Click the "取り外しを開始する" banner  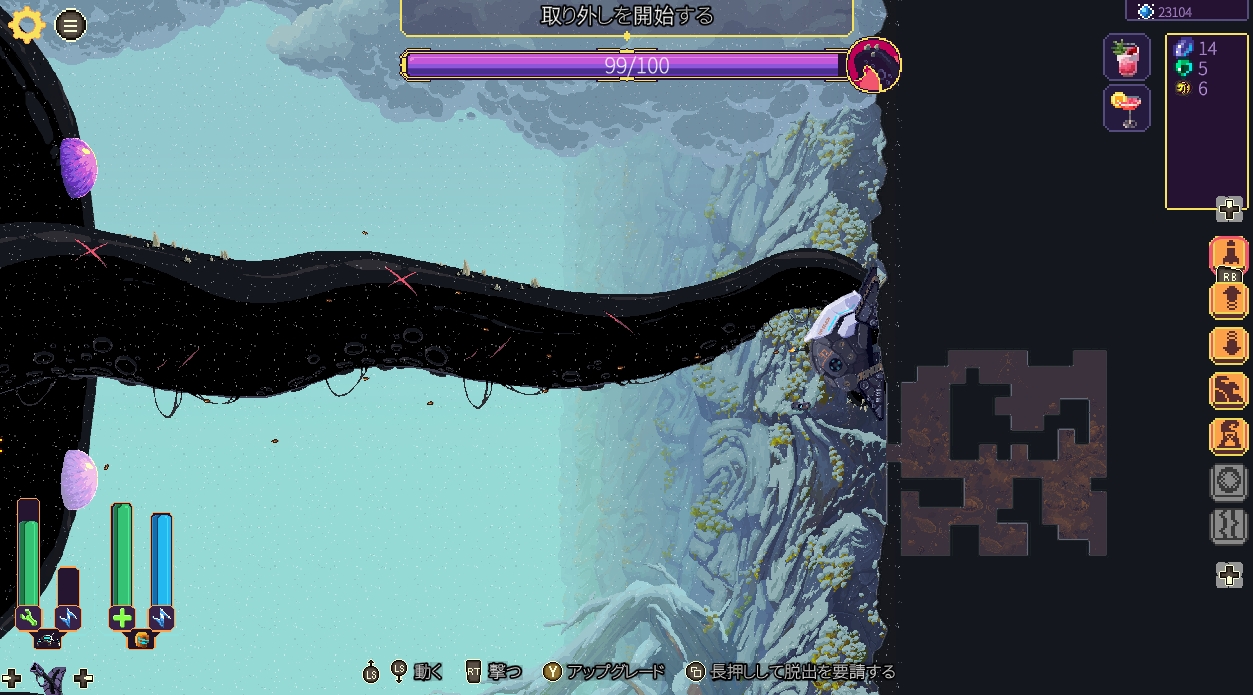click(627, 16)
